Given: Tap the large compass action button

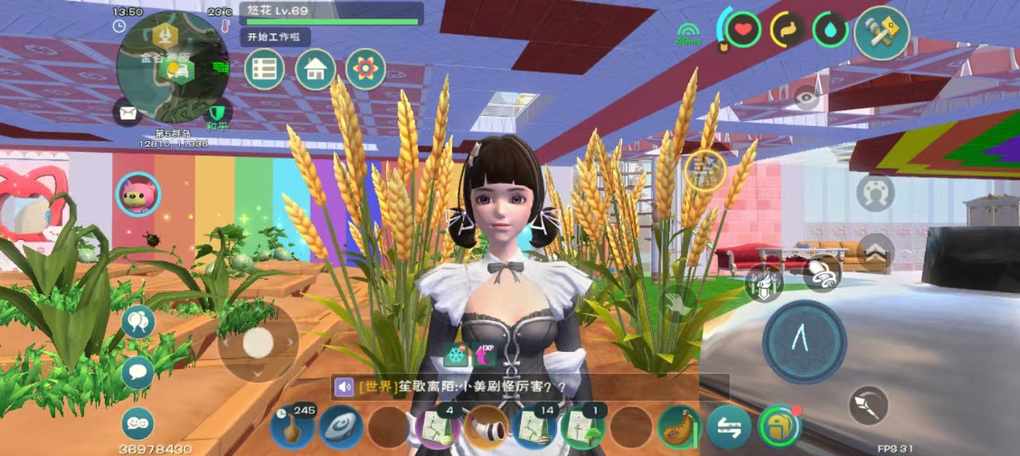Looking at the screenshot, I should pyautogui.click(x=804, y=342).
